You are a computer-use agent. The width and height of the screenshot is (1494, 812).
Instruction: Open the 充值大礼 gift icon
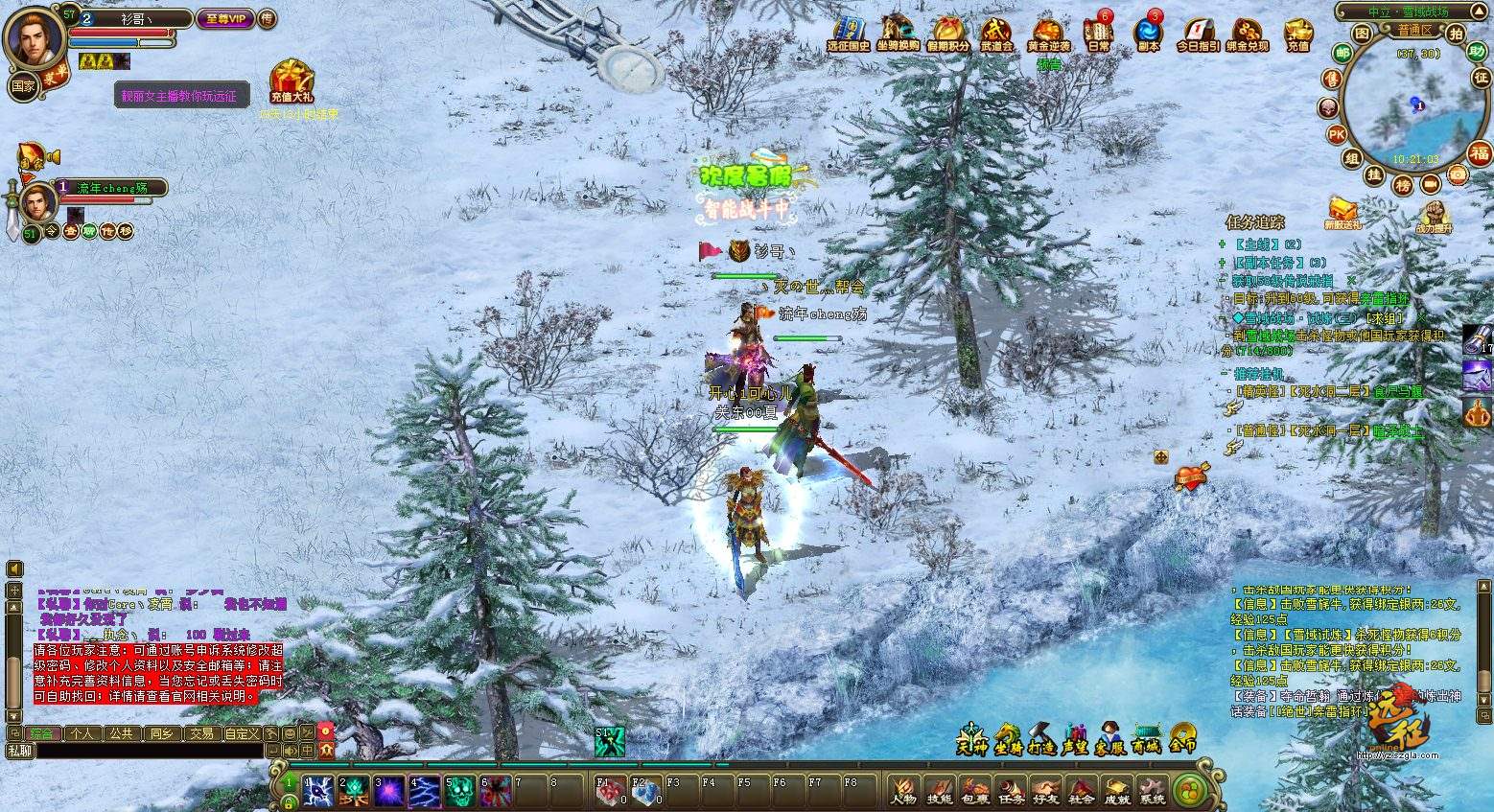pos(292,81)
